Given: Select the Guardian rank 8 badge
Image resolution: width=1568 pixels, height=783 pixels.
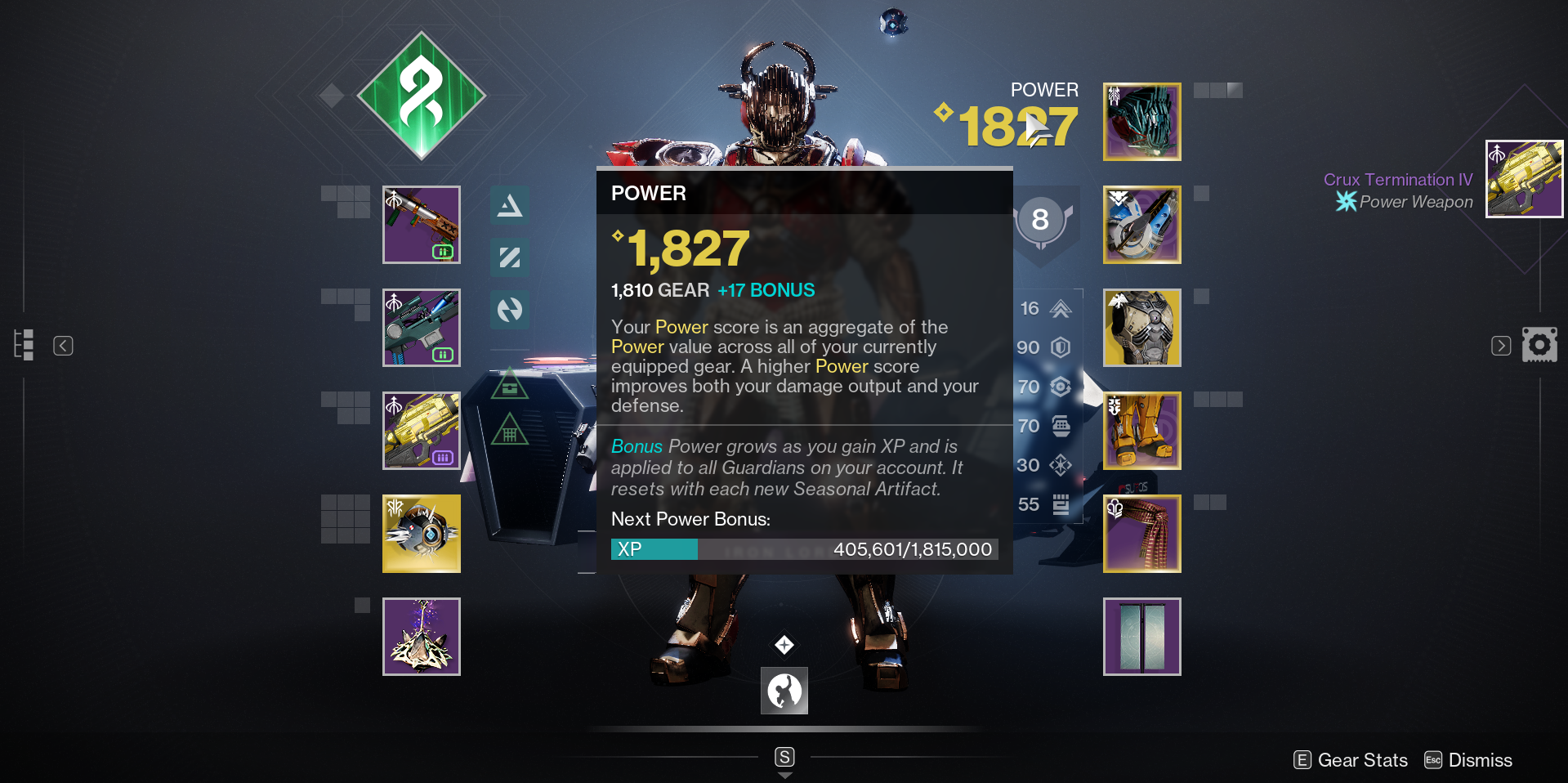Looking at the screenshot, I should click(1040, 220).
